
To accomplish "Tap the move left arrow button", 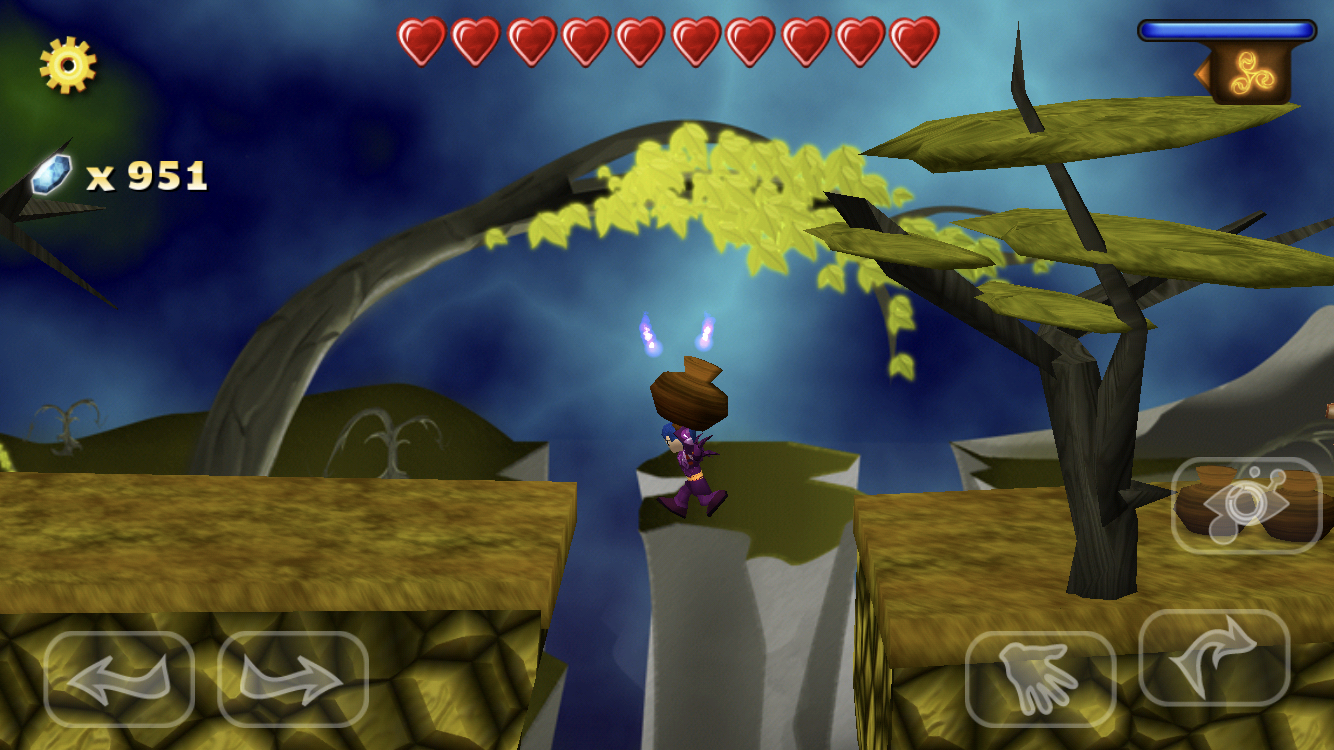I will pyautogui.click(x=119, y=679).
